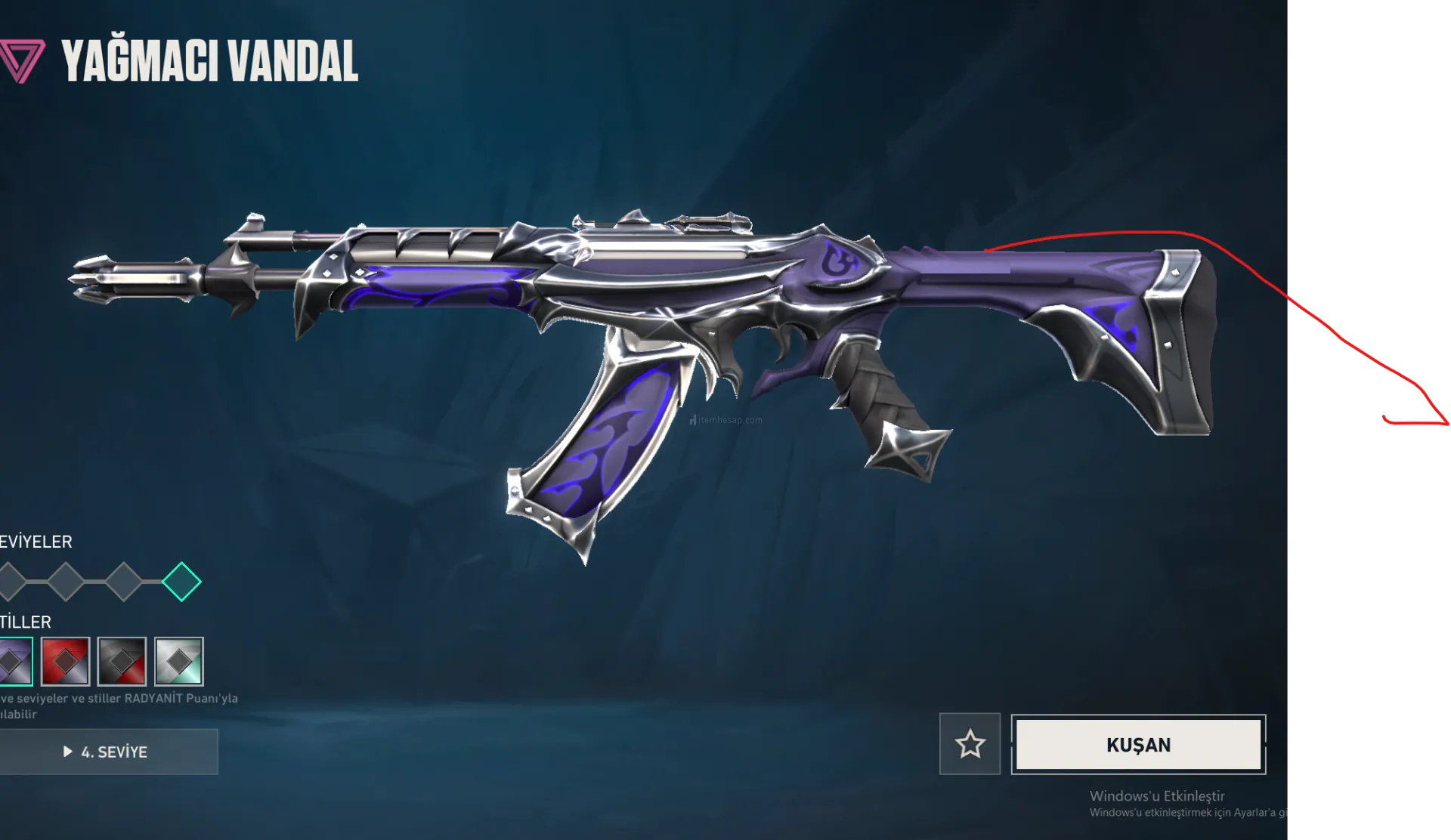The width and height of the screenshot is (1451, 840).
Task: Choose the purple style variant
Action: tap(15, 661)
